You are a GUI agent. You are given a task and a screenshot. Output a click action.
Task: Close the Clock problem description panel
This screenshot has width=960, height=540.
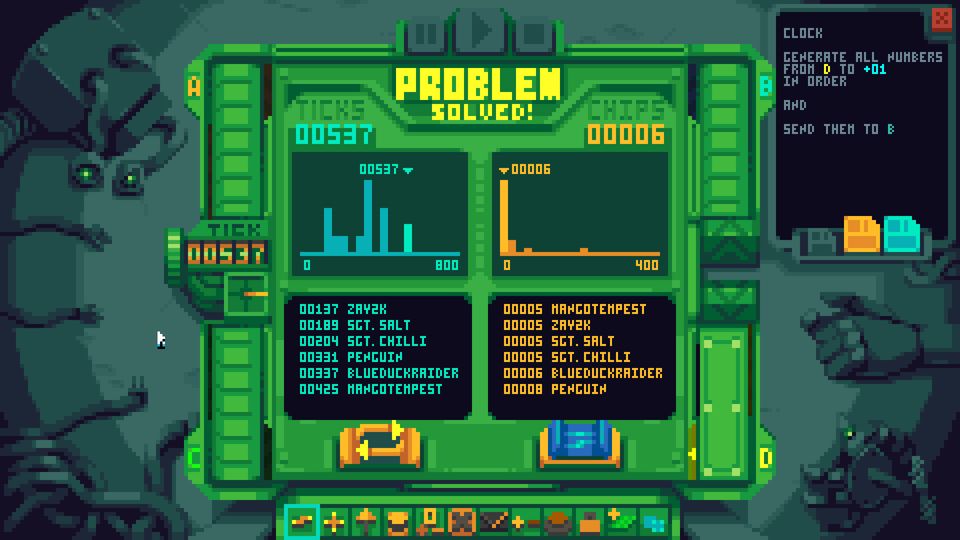pos(941,19)
